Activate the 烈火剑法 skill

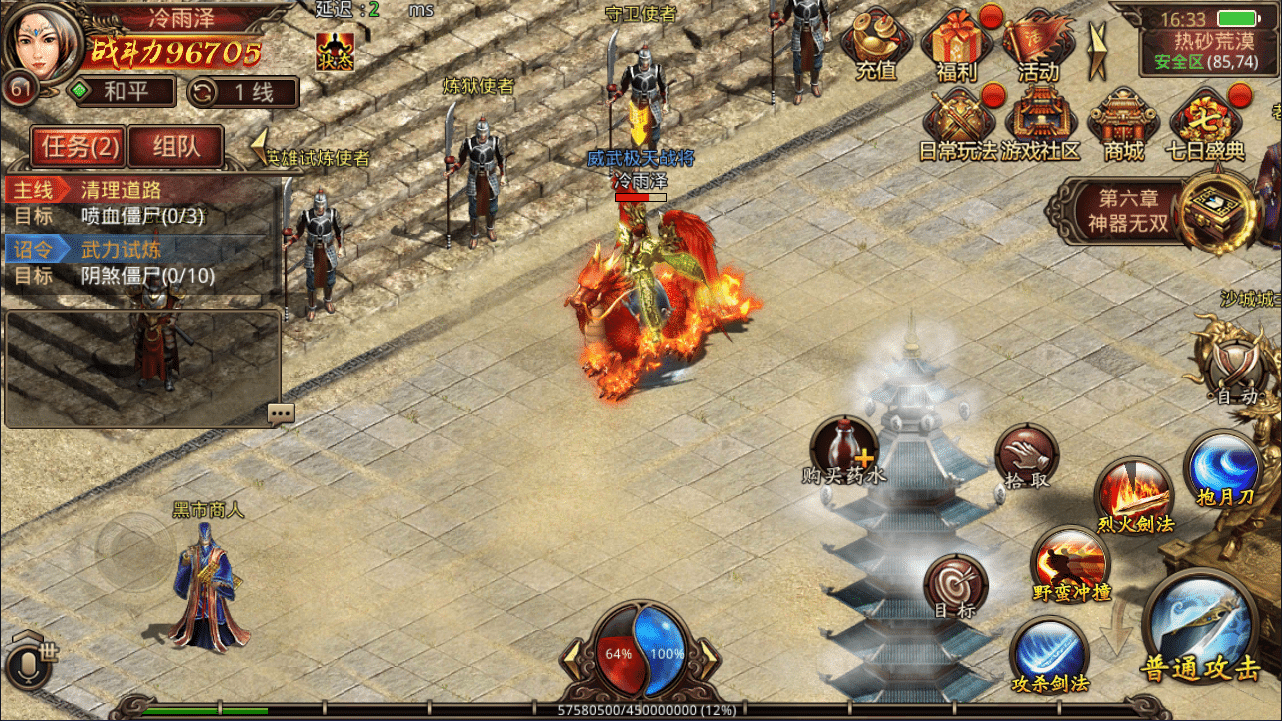point(1133,495)
